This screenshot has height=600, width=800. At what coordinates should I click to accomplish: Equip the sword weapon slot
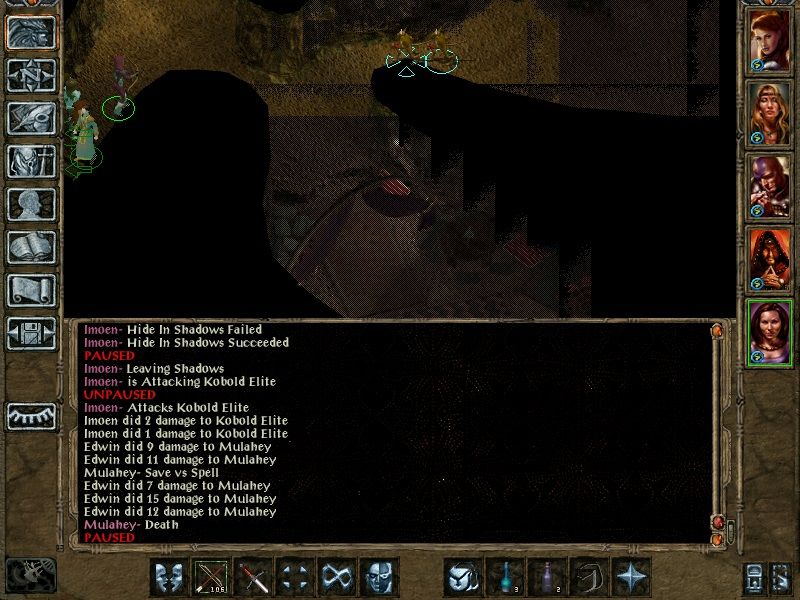pyautogui.click(x=255, y=577)
